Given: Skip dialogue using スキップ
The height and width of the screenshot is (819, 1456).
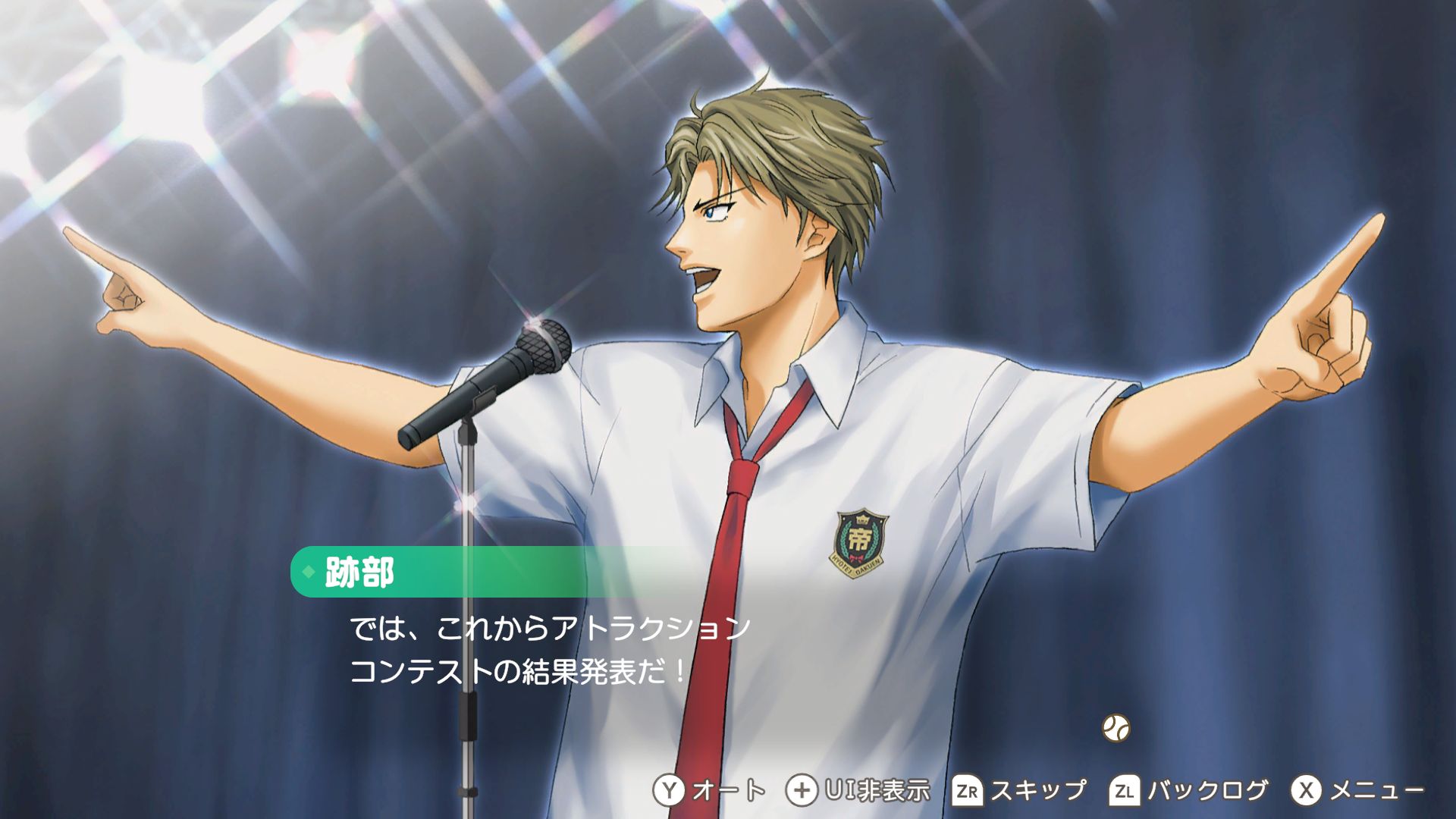Looking at the screenshot, I should pyautogui.click(x=1019, y=791).
